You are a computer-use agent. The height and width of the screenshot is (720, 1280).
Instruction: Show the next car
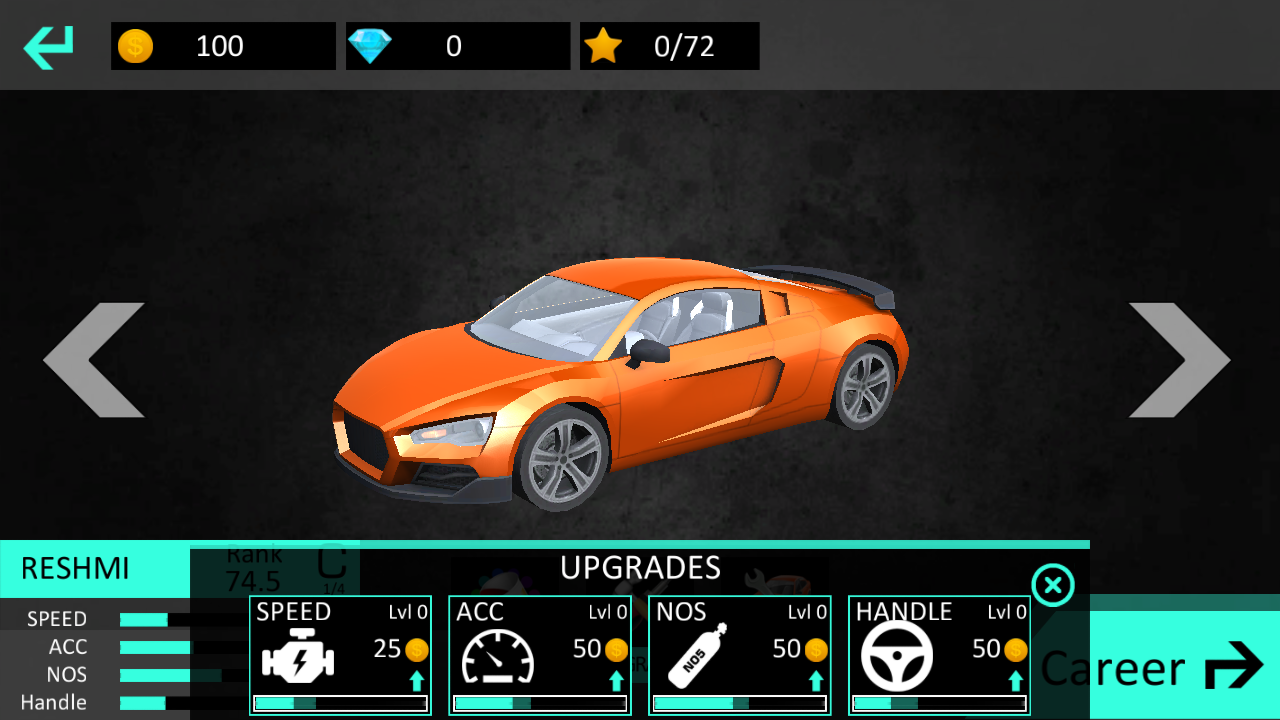[x=1180, y=360]
